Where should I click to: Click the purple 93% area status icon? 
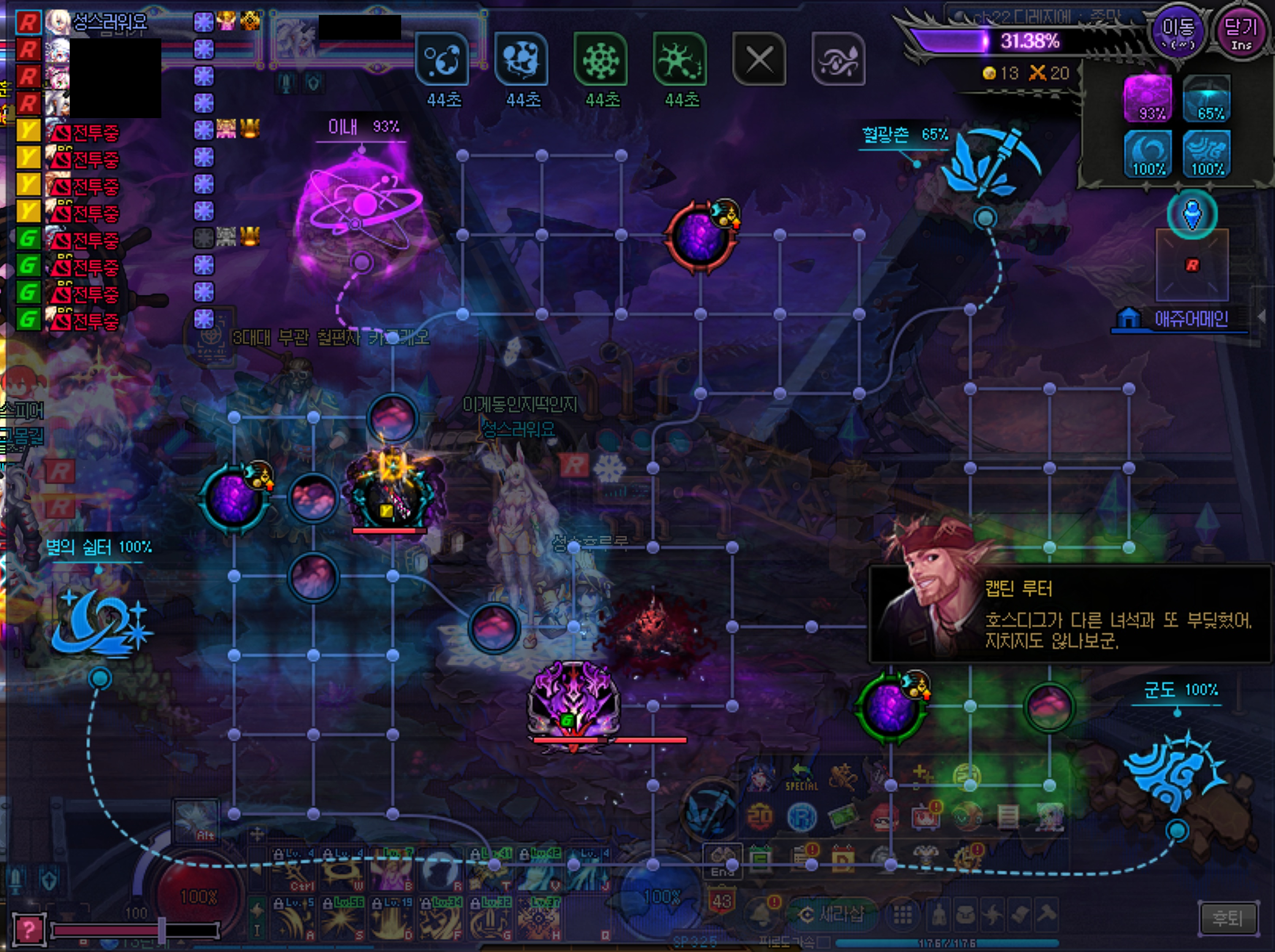1148,98
